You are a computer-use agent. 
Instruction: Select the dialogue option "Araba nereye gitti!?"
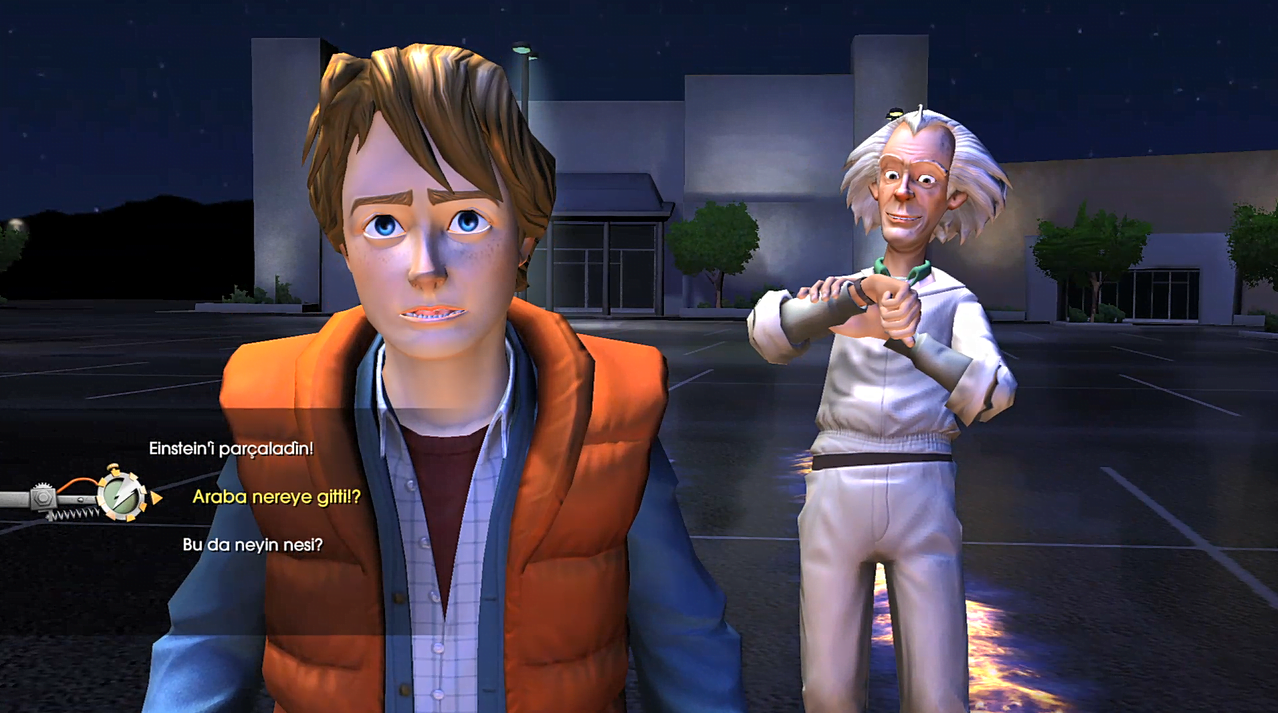(x=276, y=496)
